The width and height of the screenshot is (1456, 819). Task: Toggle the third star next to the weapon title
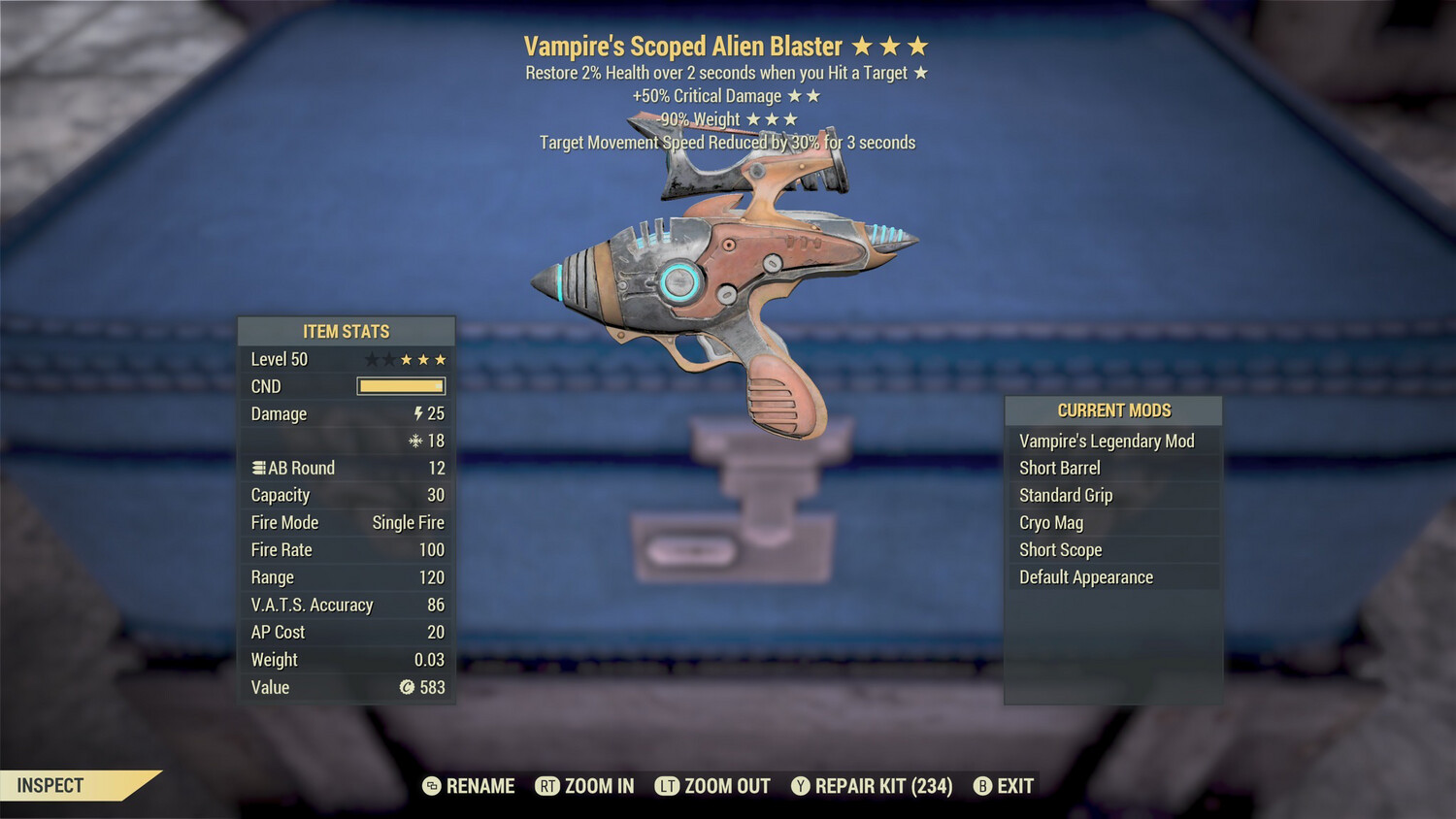[x=918, y=45]
